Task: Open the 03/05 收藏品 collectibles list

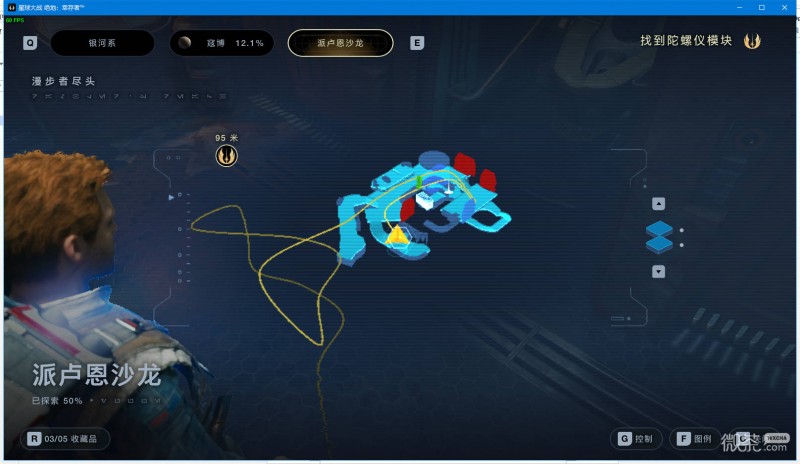Action: pos(68,438)
